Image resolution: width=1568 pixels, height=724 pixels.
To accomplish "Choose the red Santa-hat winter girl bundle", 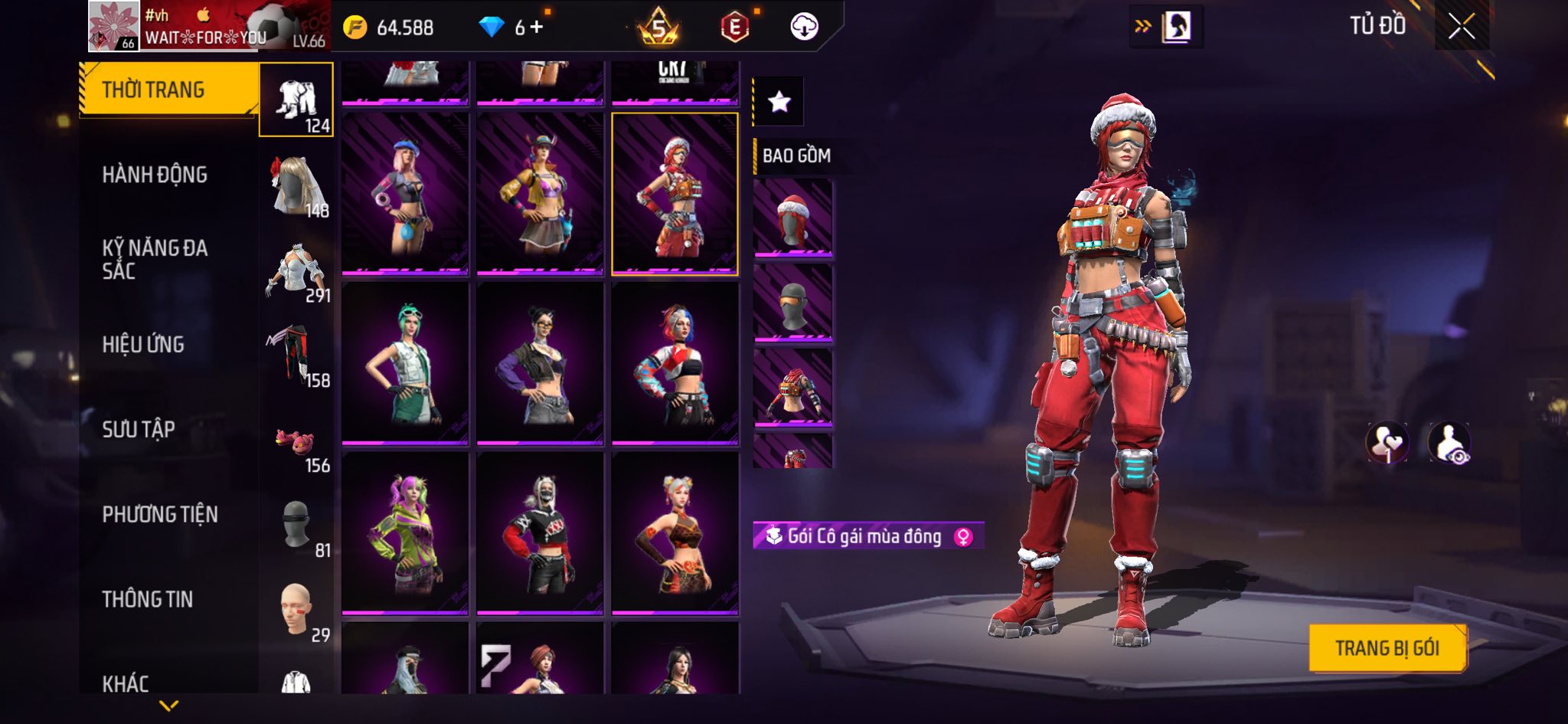I will [x=675, y=194].
